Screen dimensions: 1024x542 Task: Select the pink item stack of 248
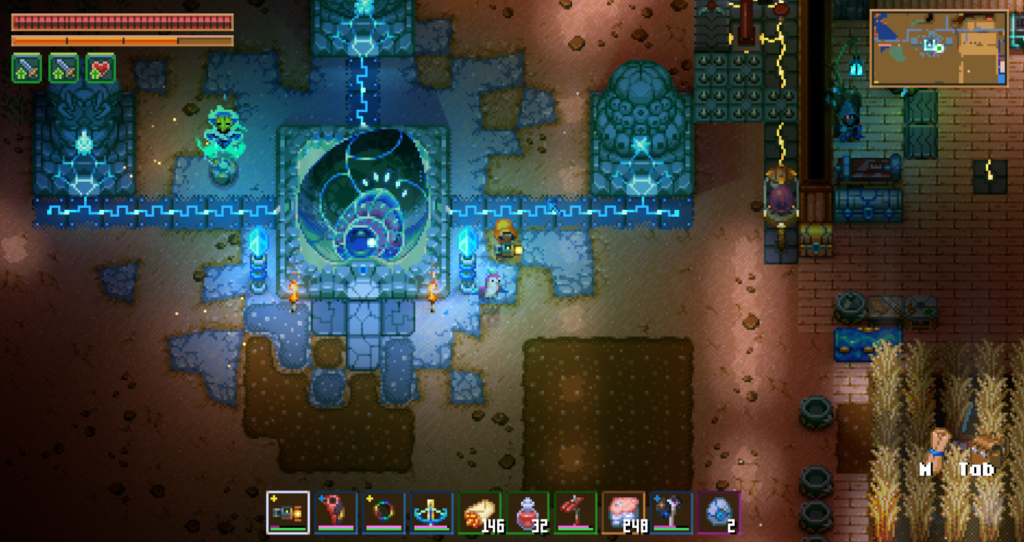623,513
